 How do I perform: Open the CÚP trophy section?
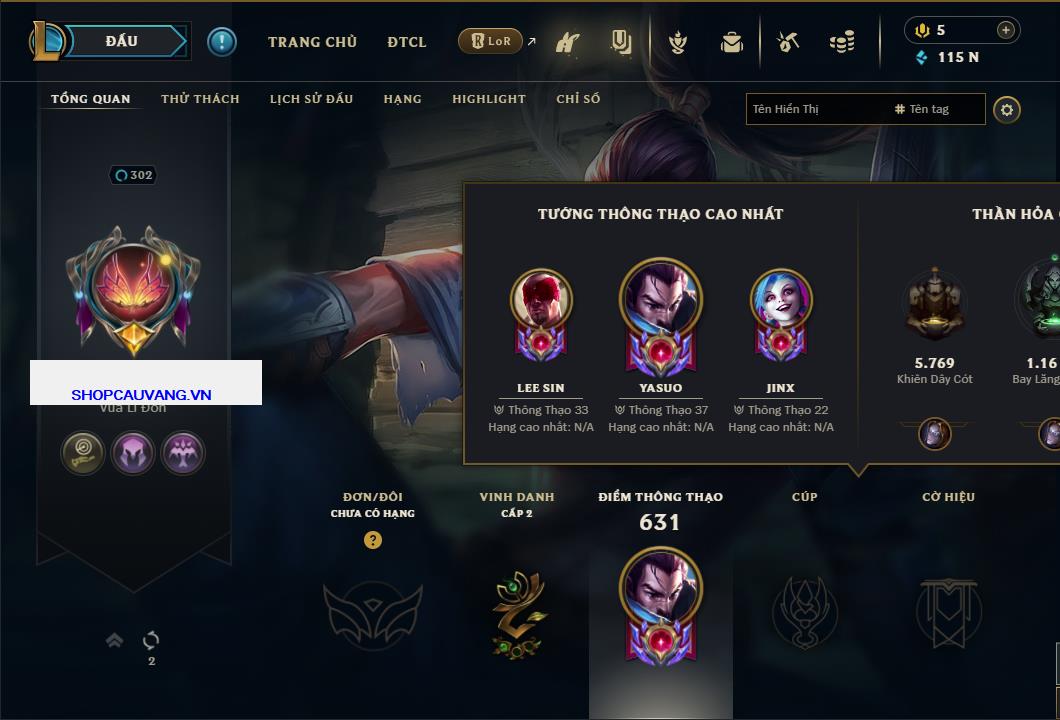(x=804, y=611)
